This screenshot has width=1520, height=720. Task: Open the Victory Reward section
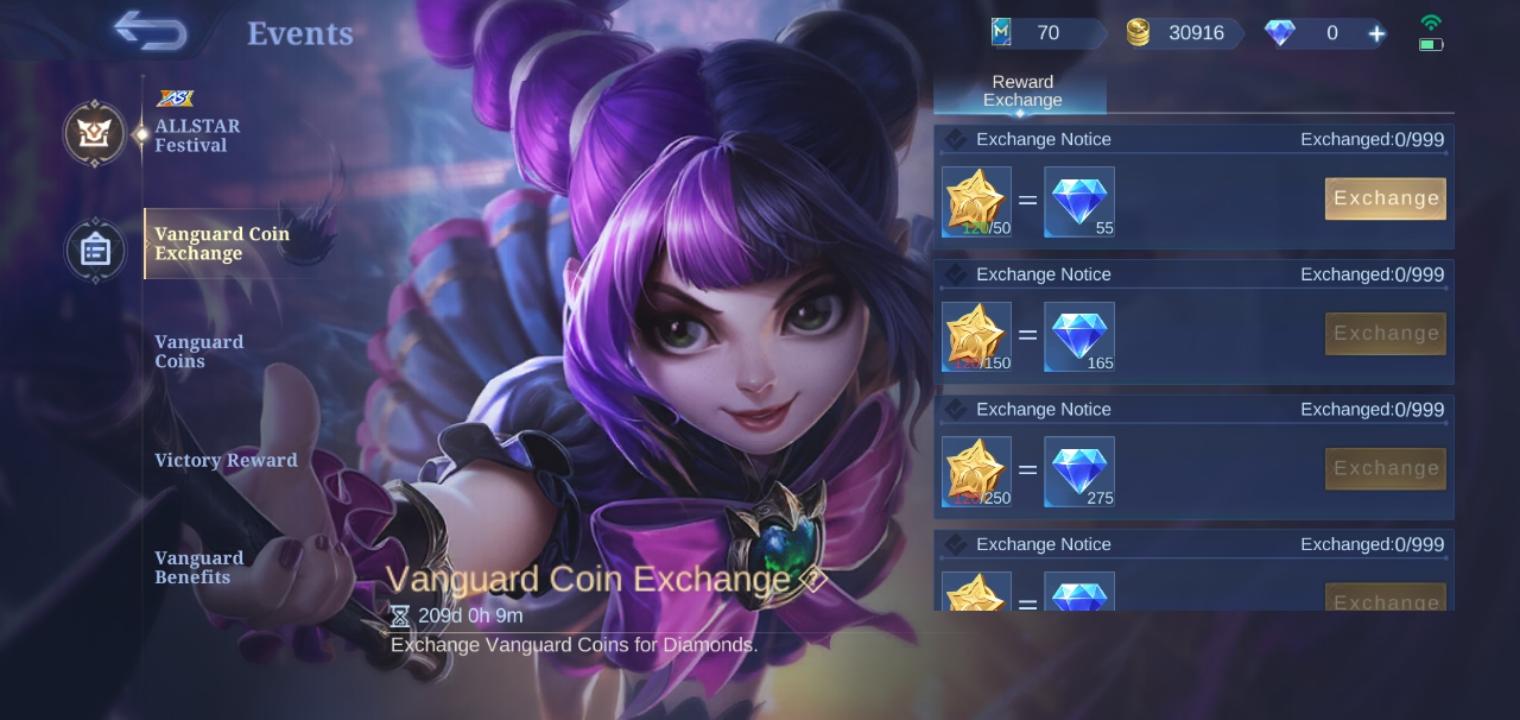click(226, 460)
